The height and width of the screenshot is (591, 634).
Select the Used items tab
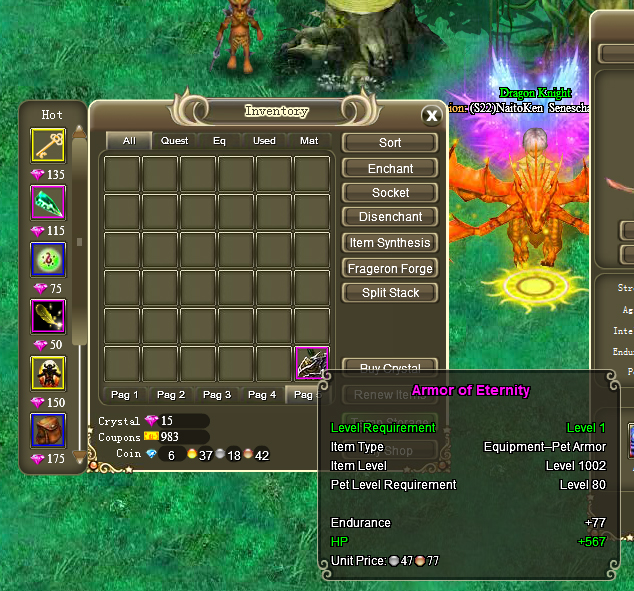[x=264, y=141]
